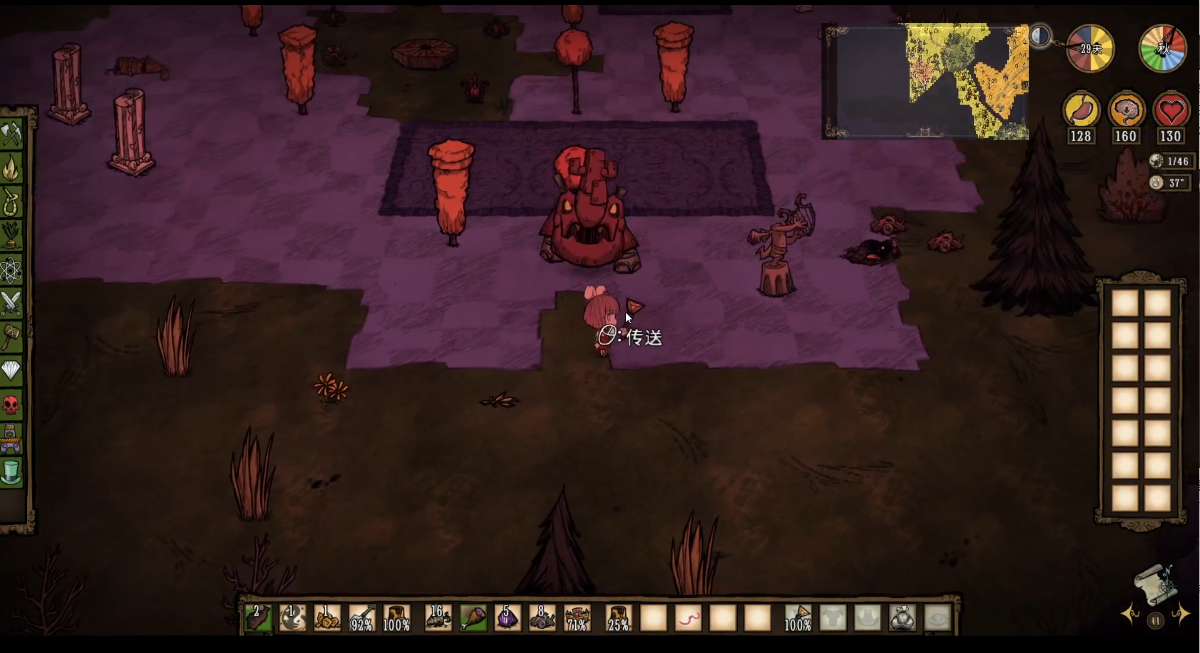Switch to the Food farming tab
This screenshot has height=653, width=1200.
[x=12, y=235]
